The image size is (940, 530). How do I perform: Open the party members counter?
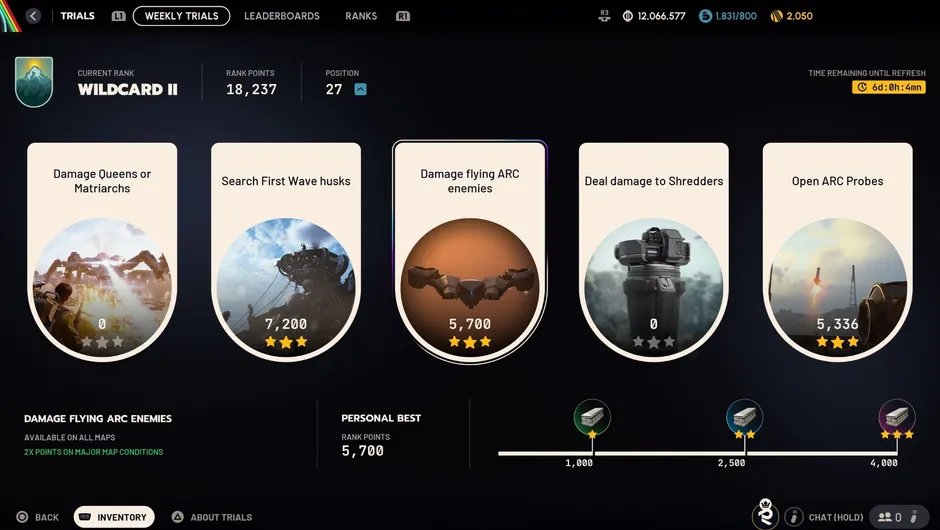(891, 517)
